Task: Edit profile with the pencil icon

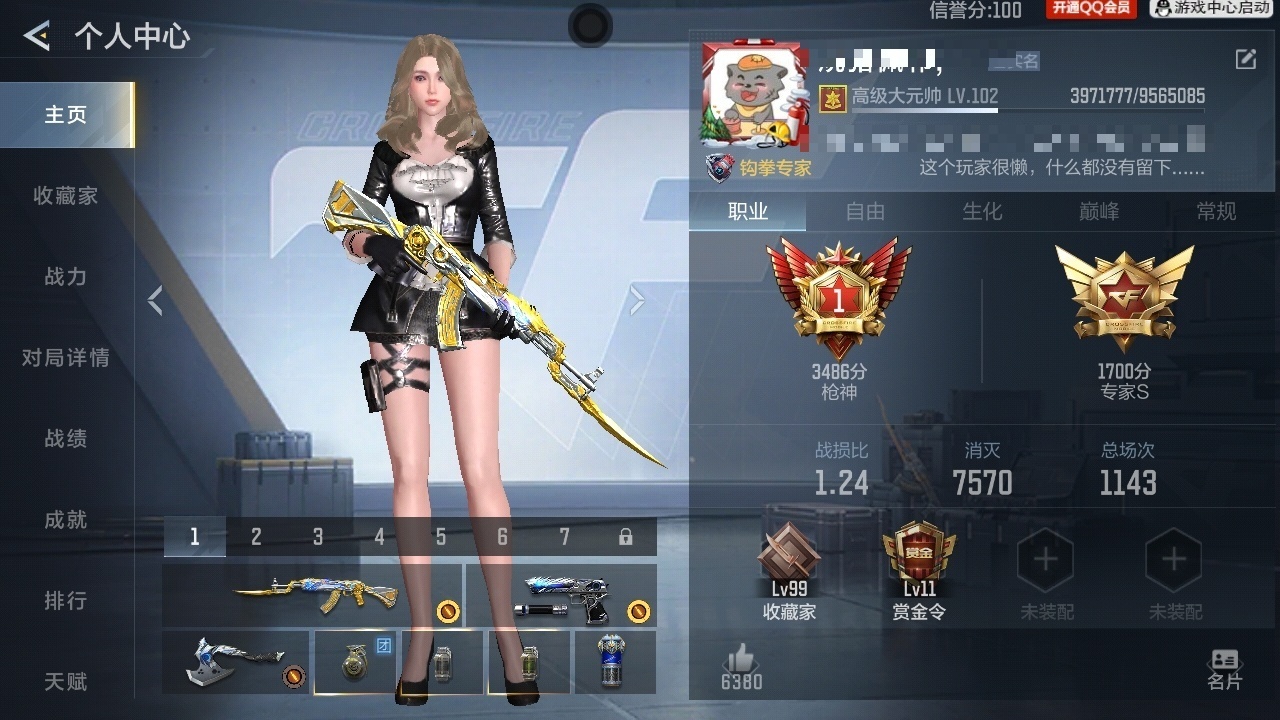Action: (1246, 59)
